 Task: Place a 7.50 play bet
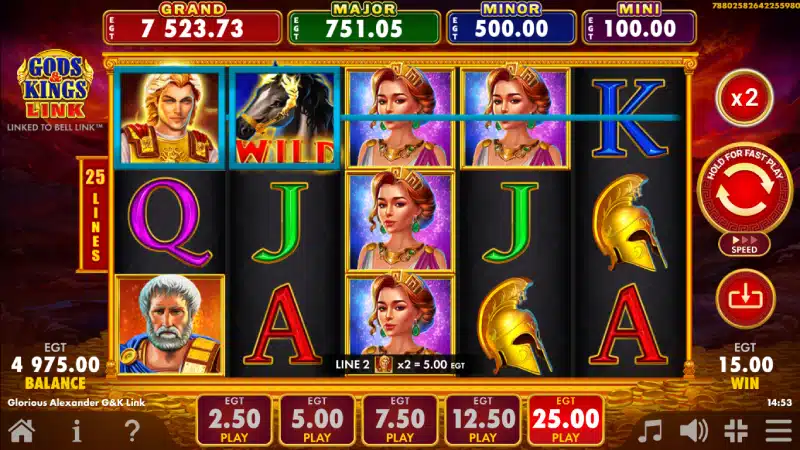400,420
